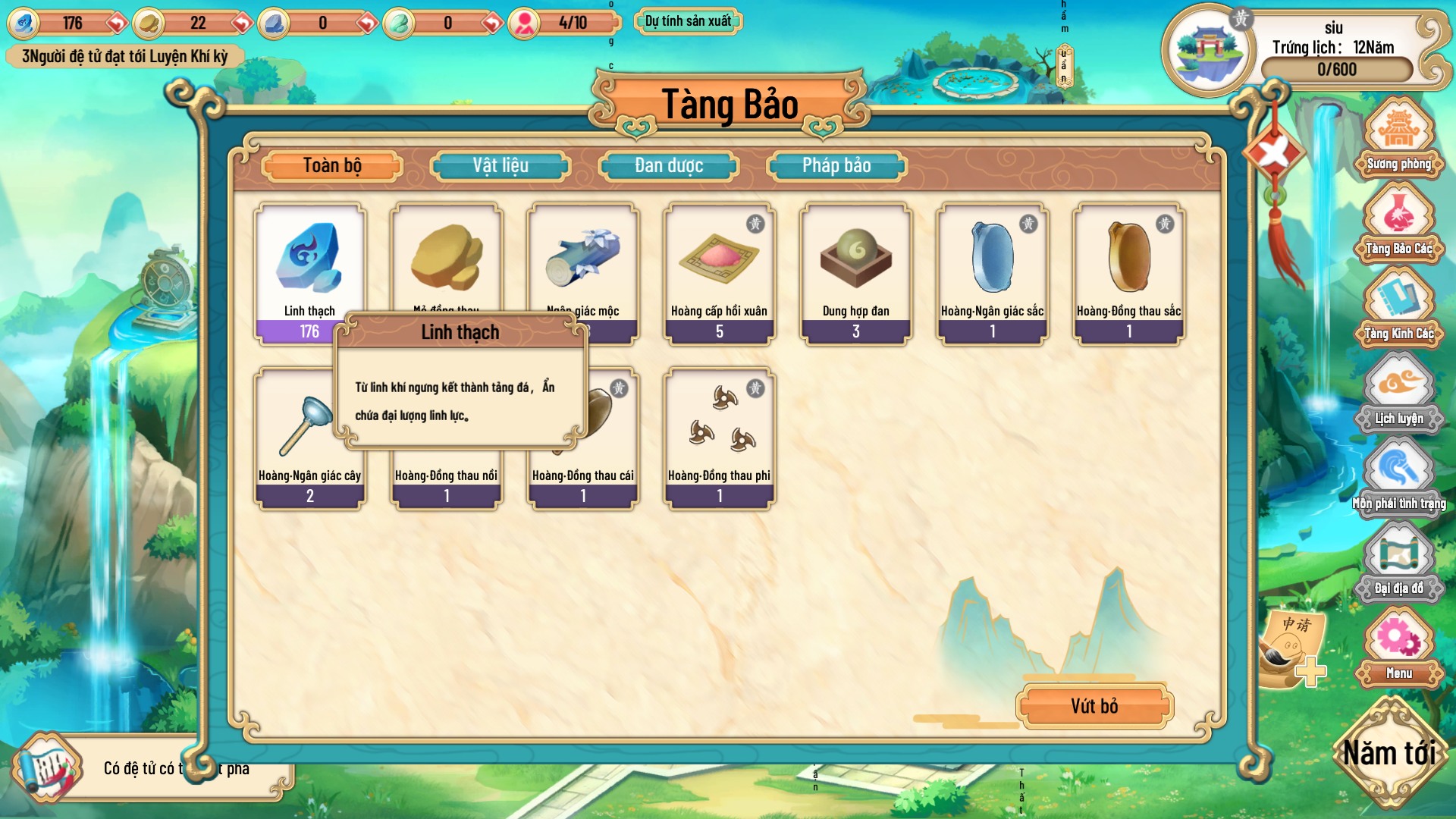Open the Đan dược category
1456x819 pixels.
tap(668, 165)
